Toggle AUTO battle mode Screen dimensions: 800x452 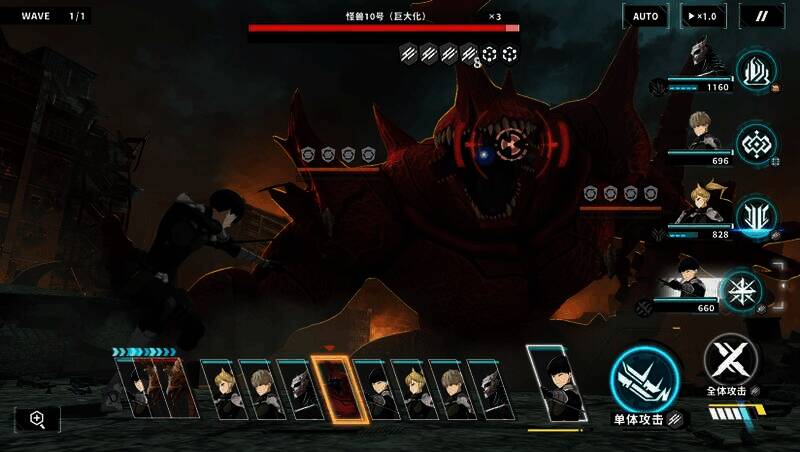coord(646,16)
